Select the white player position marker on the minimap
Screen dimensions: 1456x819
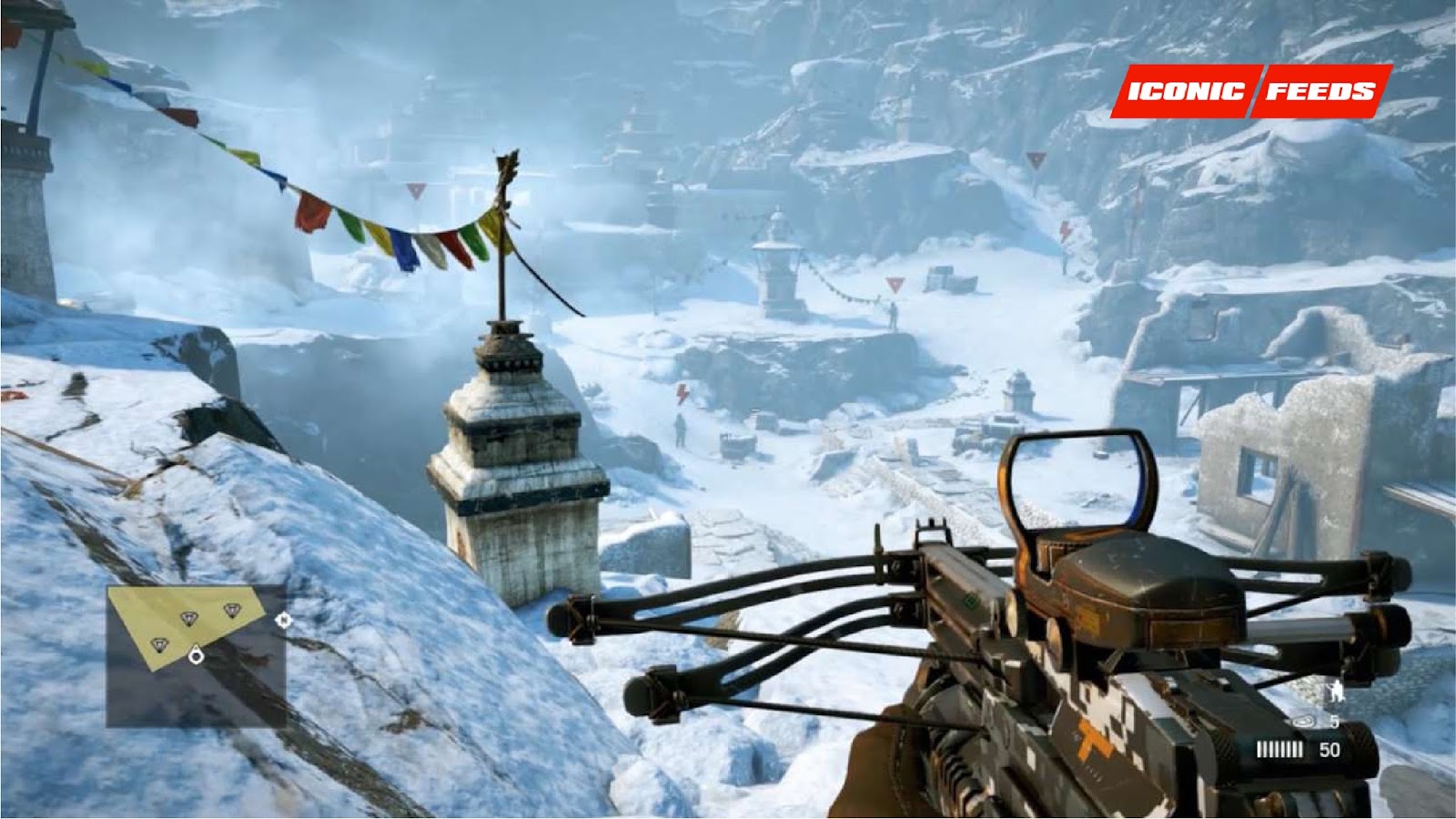point(197,655)
